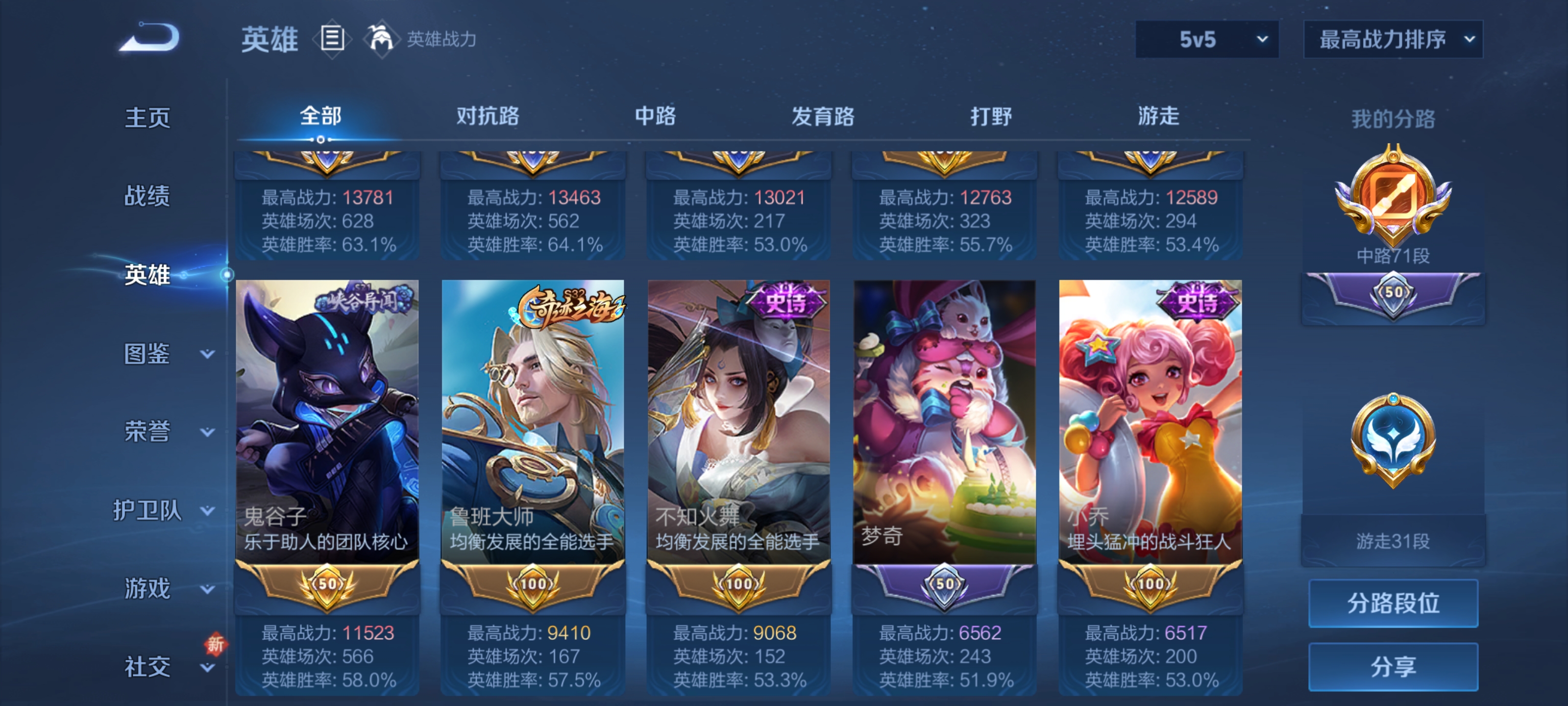Toggle the 荣誉 sidebar chevron
1568x706 pixels.
pos(208,431)
